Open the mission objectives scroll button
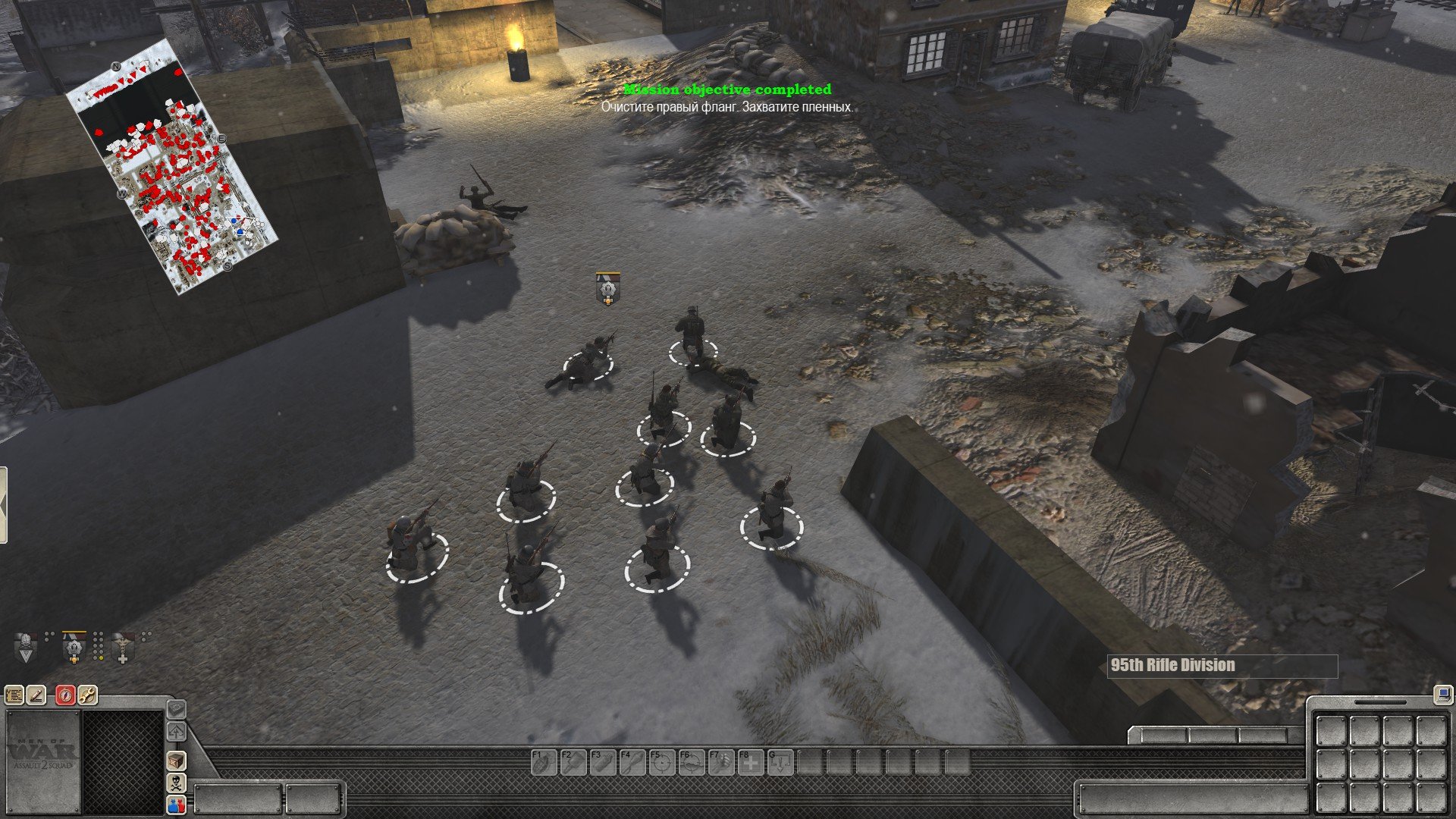The width and height of the screenshot is (1456, 819). tap(14, 694)
